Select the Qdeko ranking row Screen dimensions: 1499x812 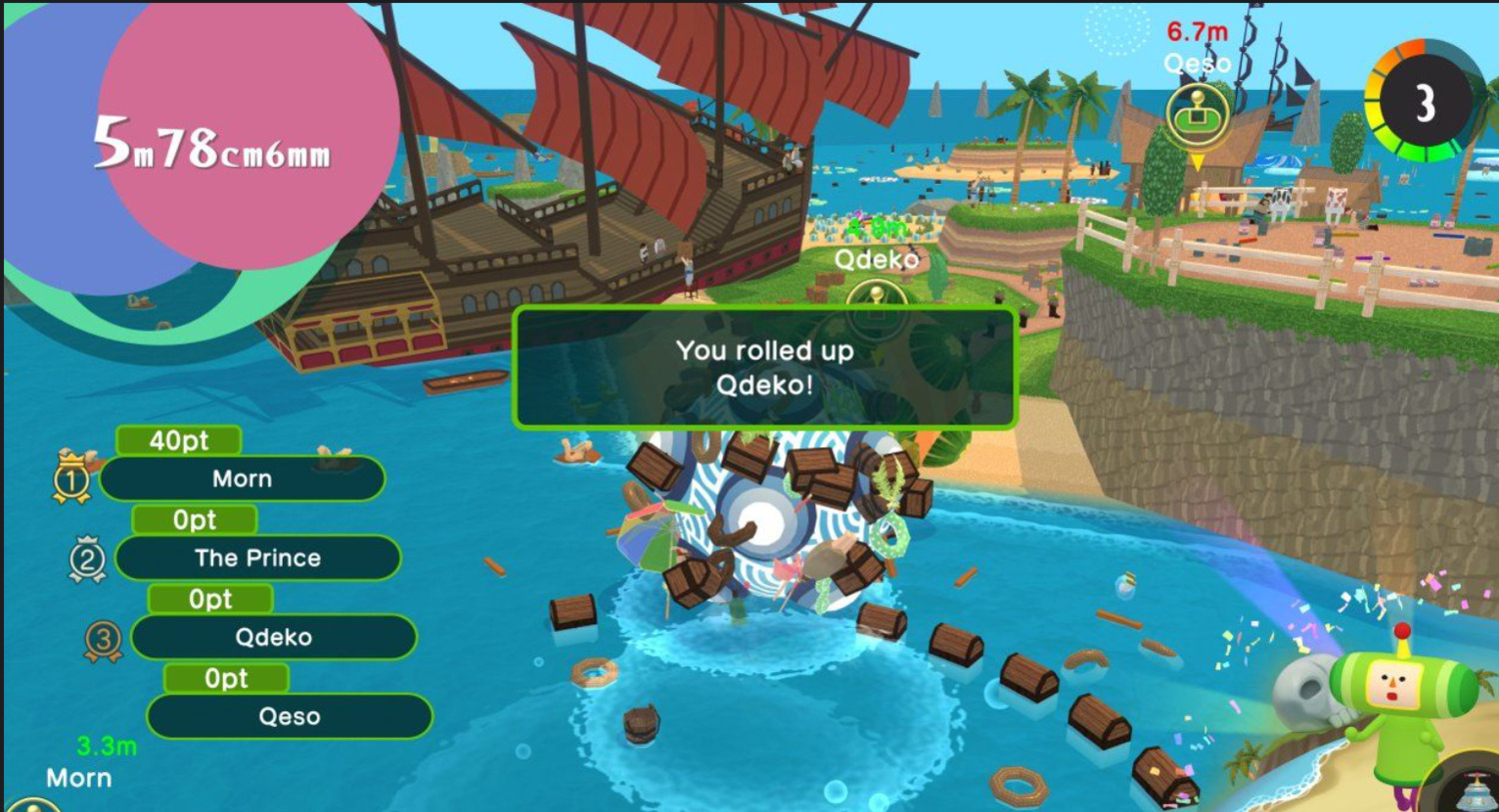pos(273,637)
